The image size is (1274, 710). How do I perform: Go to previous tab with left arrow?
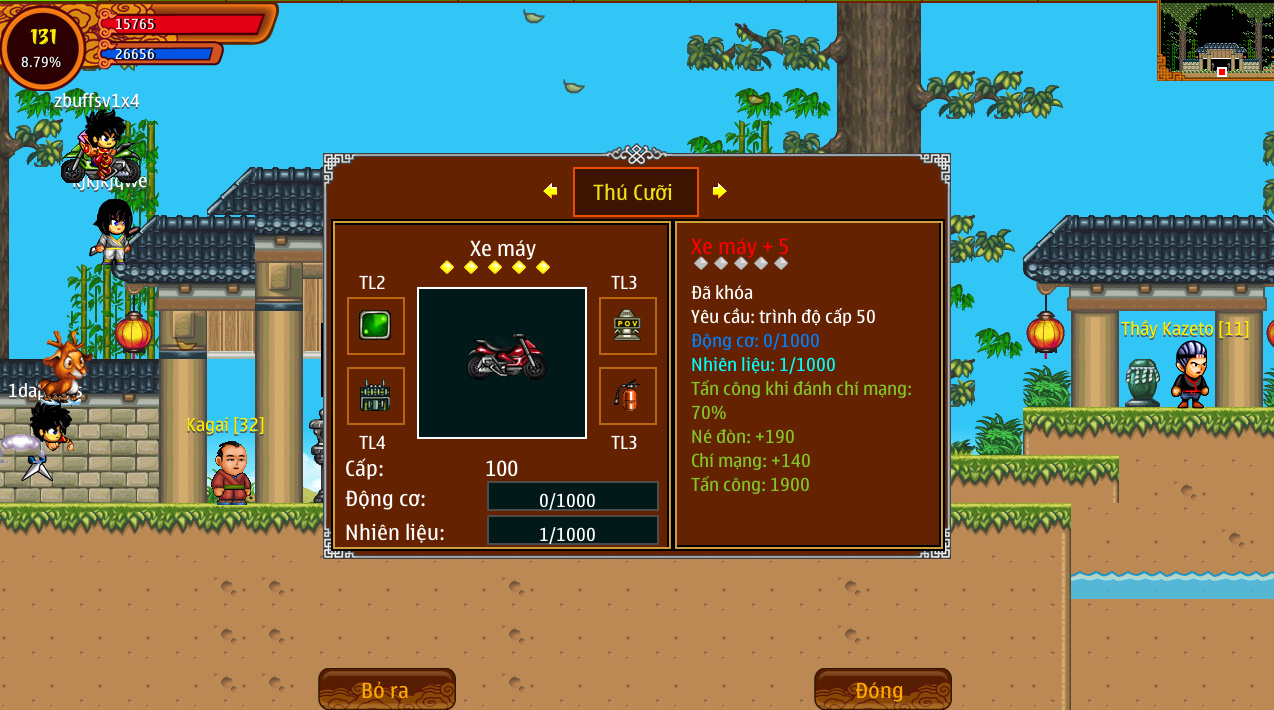click(x=550, y=191)
